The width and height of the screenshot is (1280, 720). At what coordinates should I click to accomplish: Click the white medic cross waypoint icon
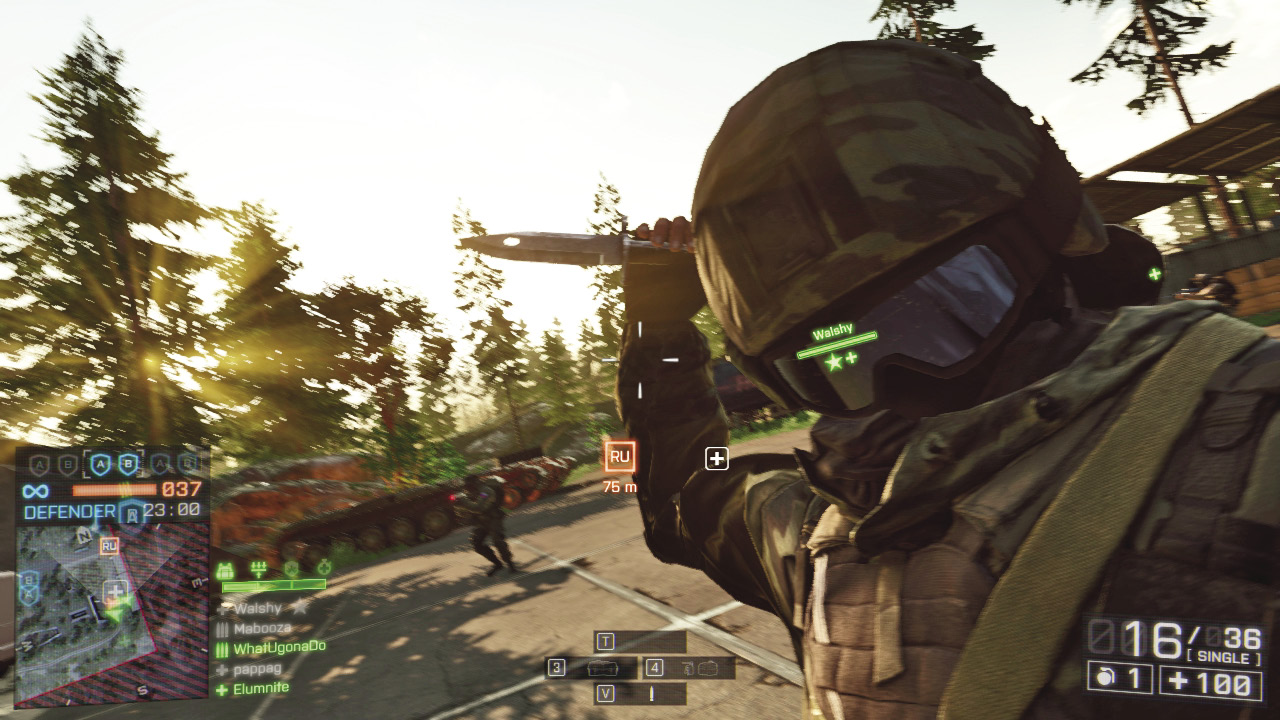716,458
